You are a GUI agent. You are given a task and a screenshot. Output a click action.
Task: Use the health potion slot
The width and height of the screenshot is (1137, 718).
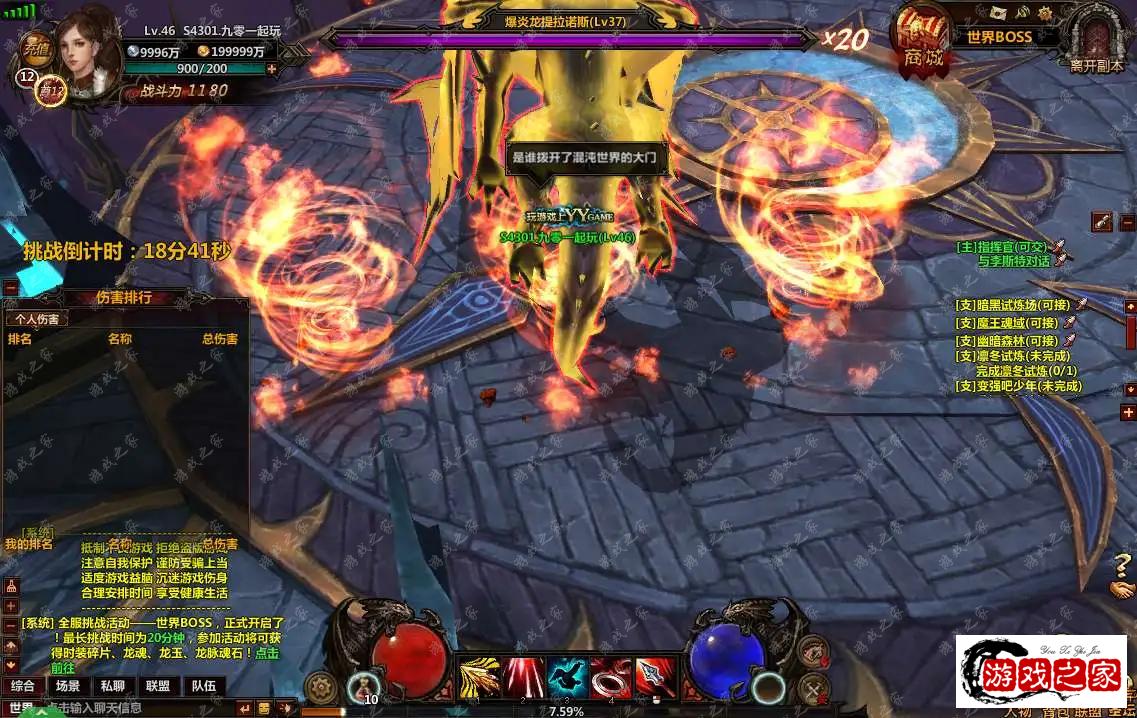click(x=362, y=688)
